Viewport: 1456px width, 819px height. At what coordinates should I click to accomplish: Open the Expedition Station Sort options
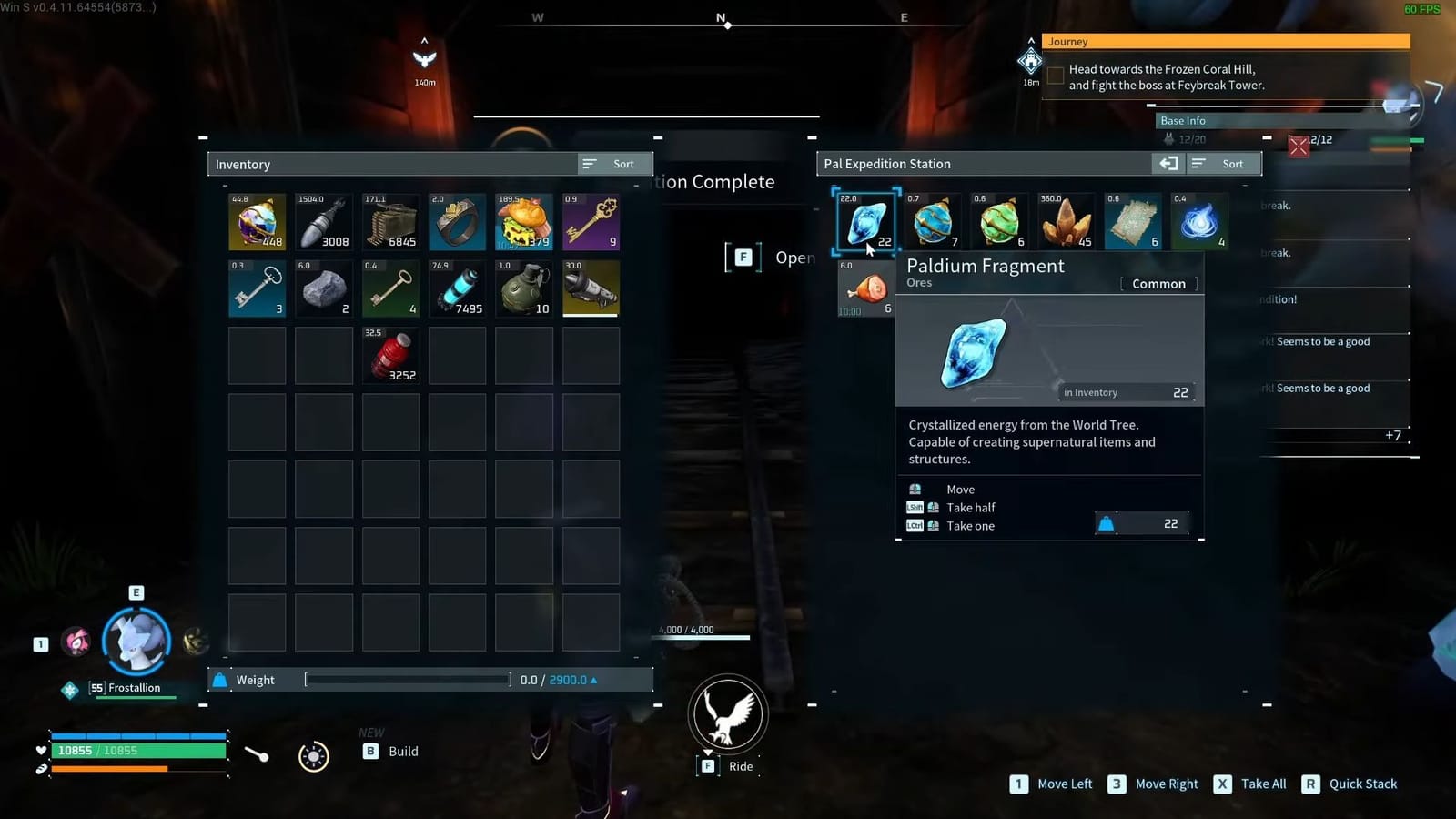pos(1226,164)
